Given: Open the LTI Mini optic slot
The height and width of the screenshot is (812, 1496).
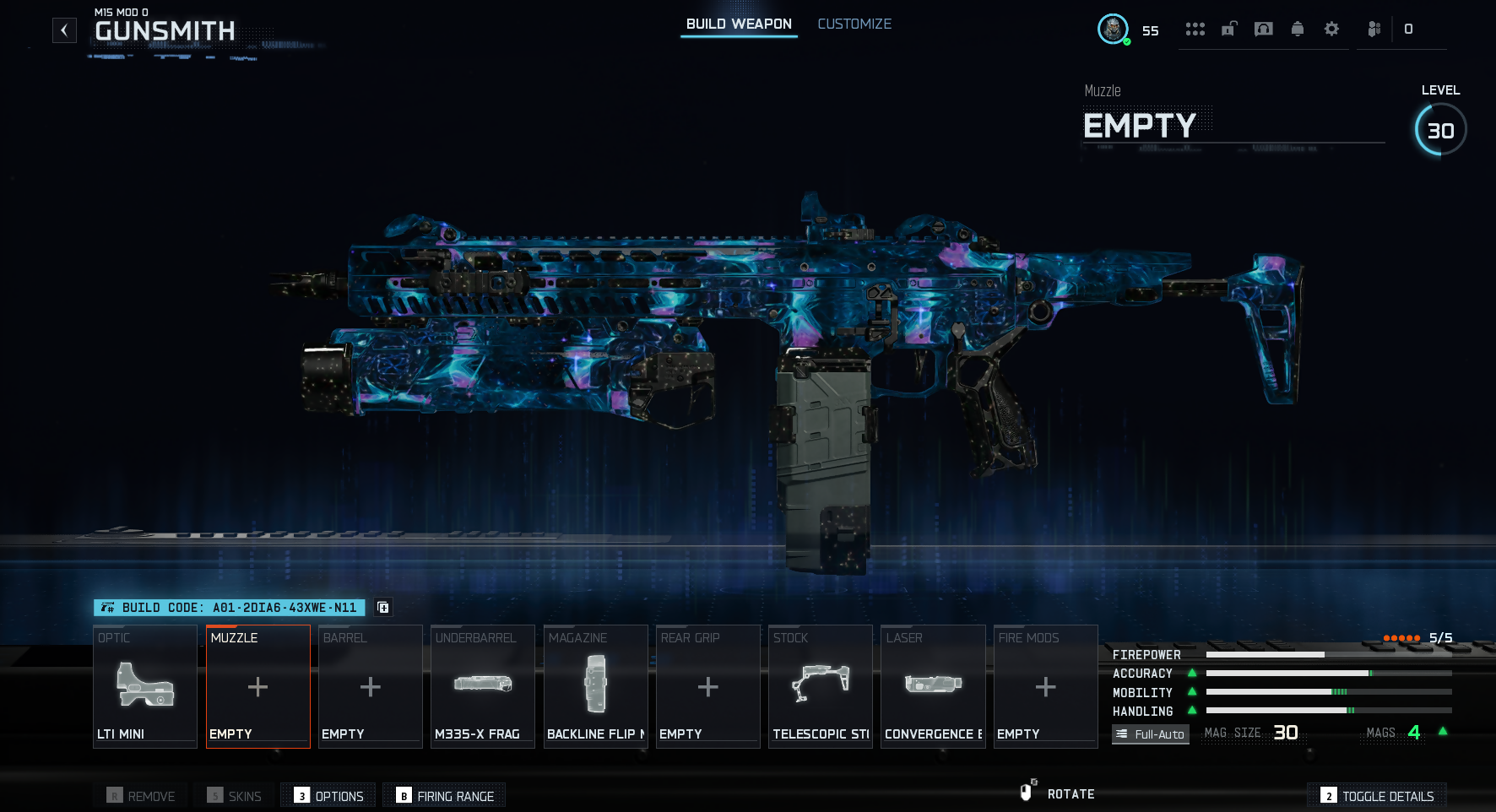Looking at the screenshot, I should point(145,686).
